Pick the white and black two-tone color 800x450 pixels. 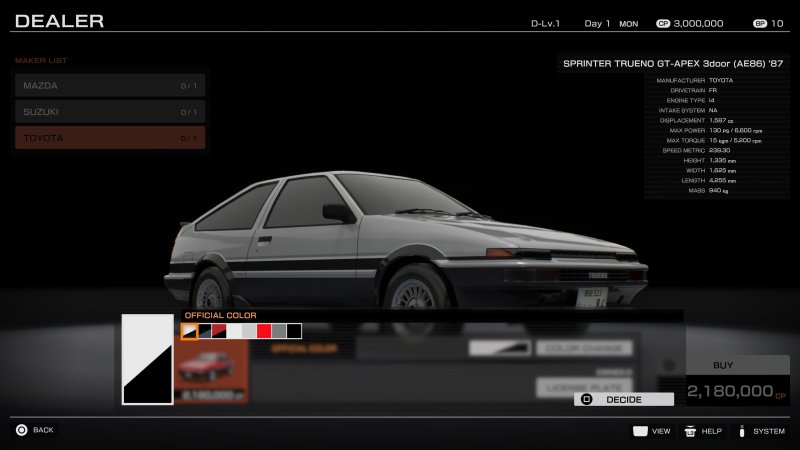[x=189, y=331]
